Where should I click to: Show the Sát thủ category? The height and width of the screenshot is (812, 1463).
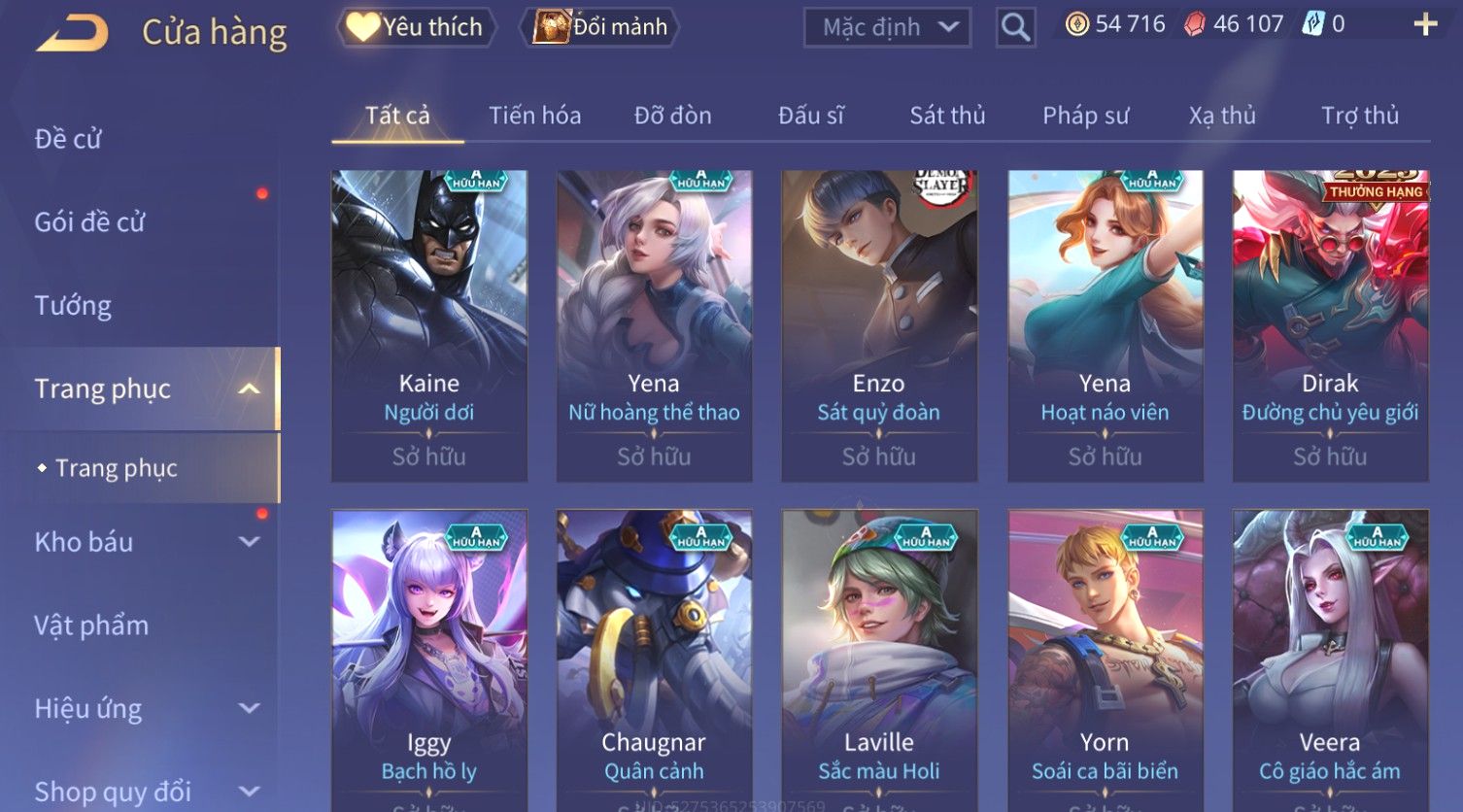point(947,116)
